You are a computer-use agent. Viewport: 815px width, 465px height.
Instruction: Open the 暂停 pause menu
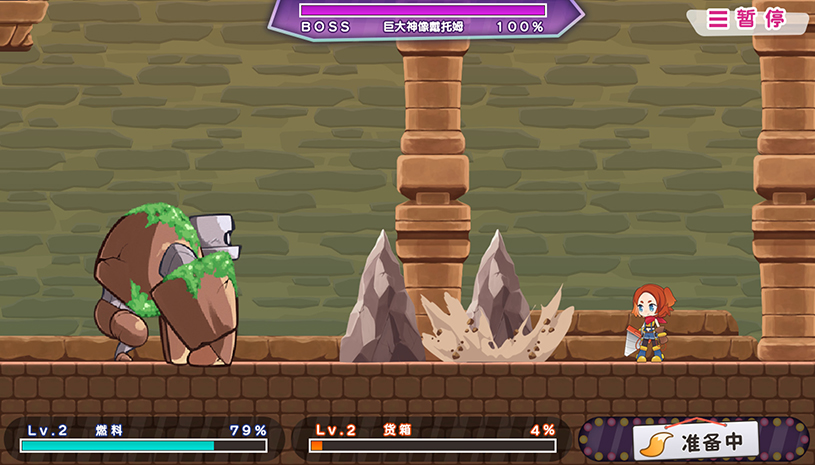(747, 19)
